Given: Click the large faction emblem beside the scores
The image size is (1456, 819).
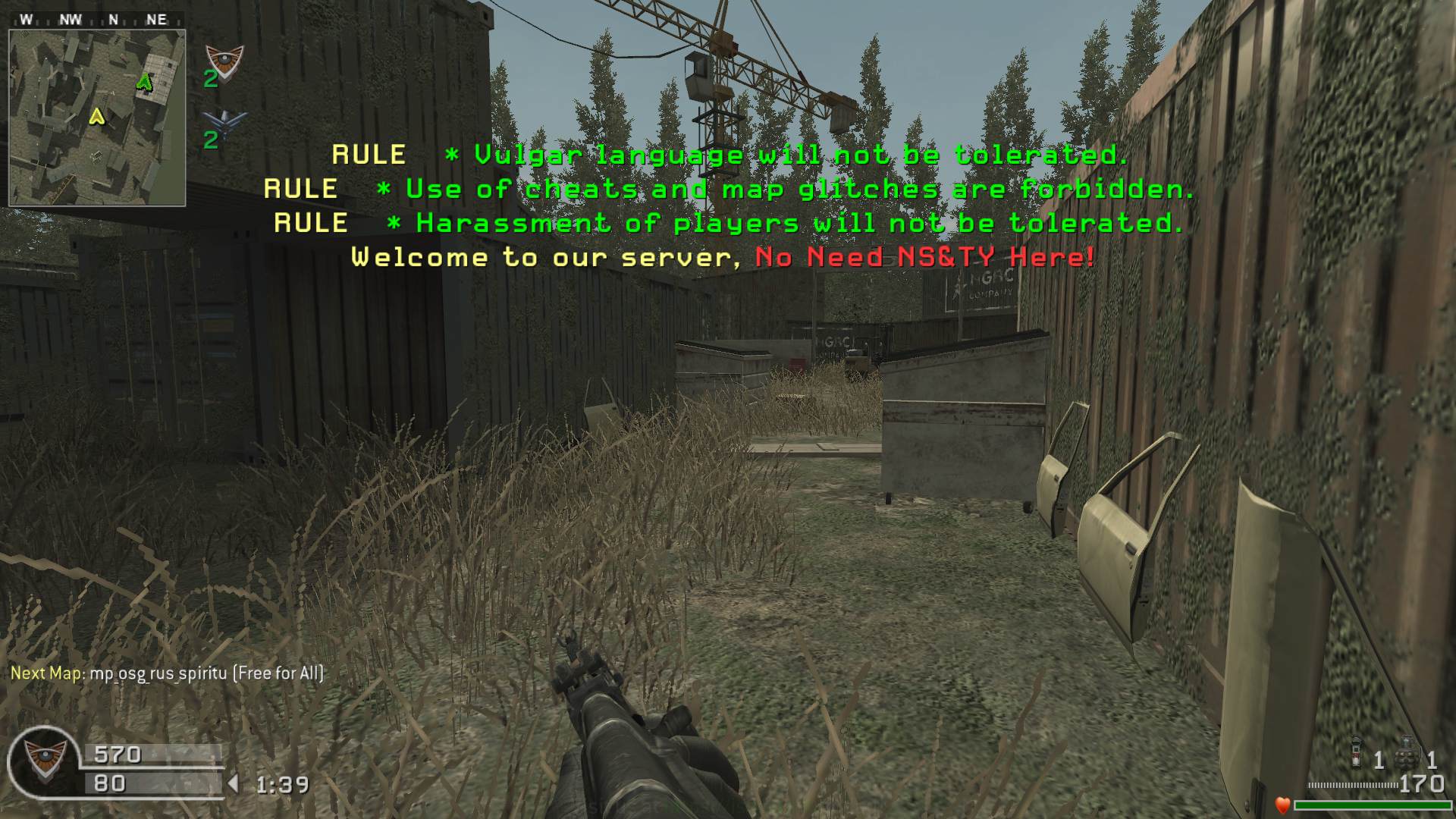Looking at the screenshot, I should [x=44, y=761].
